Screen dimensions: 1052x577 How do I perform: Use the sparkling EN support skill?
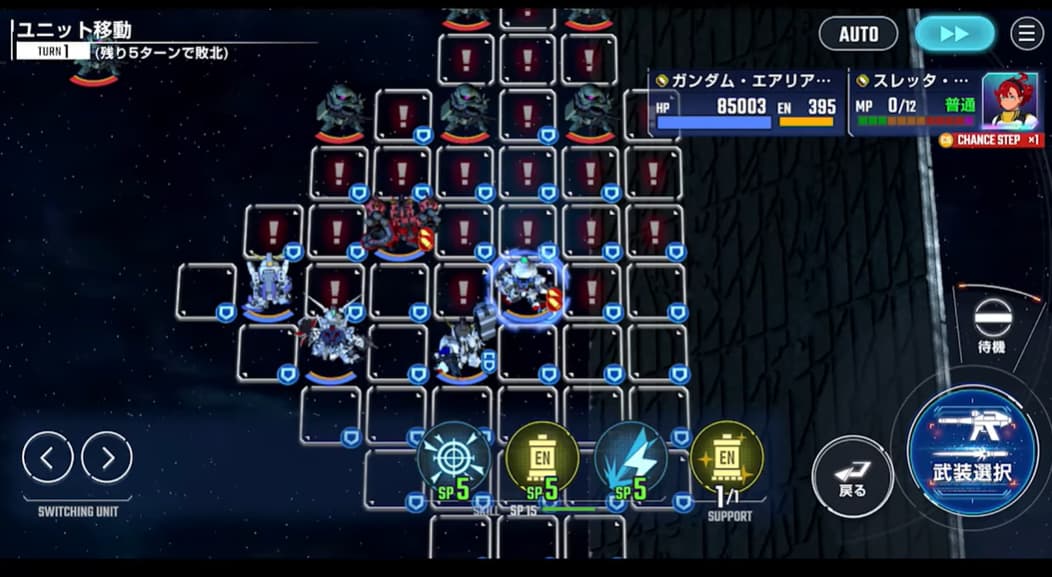tap(726, 459)
